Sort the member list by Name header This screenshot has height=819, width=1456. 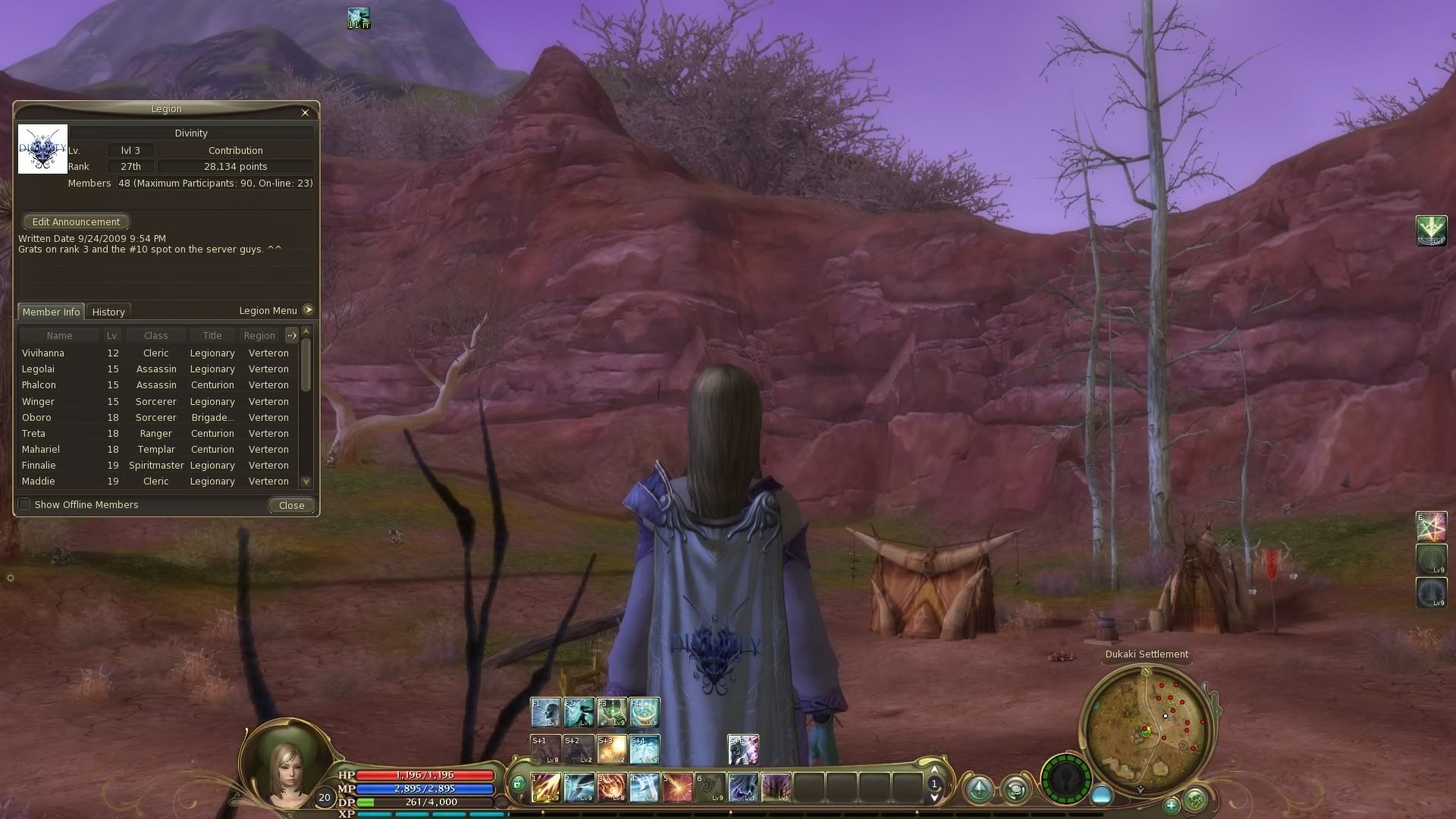coord(59,335)
